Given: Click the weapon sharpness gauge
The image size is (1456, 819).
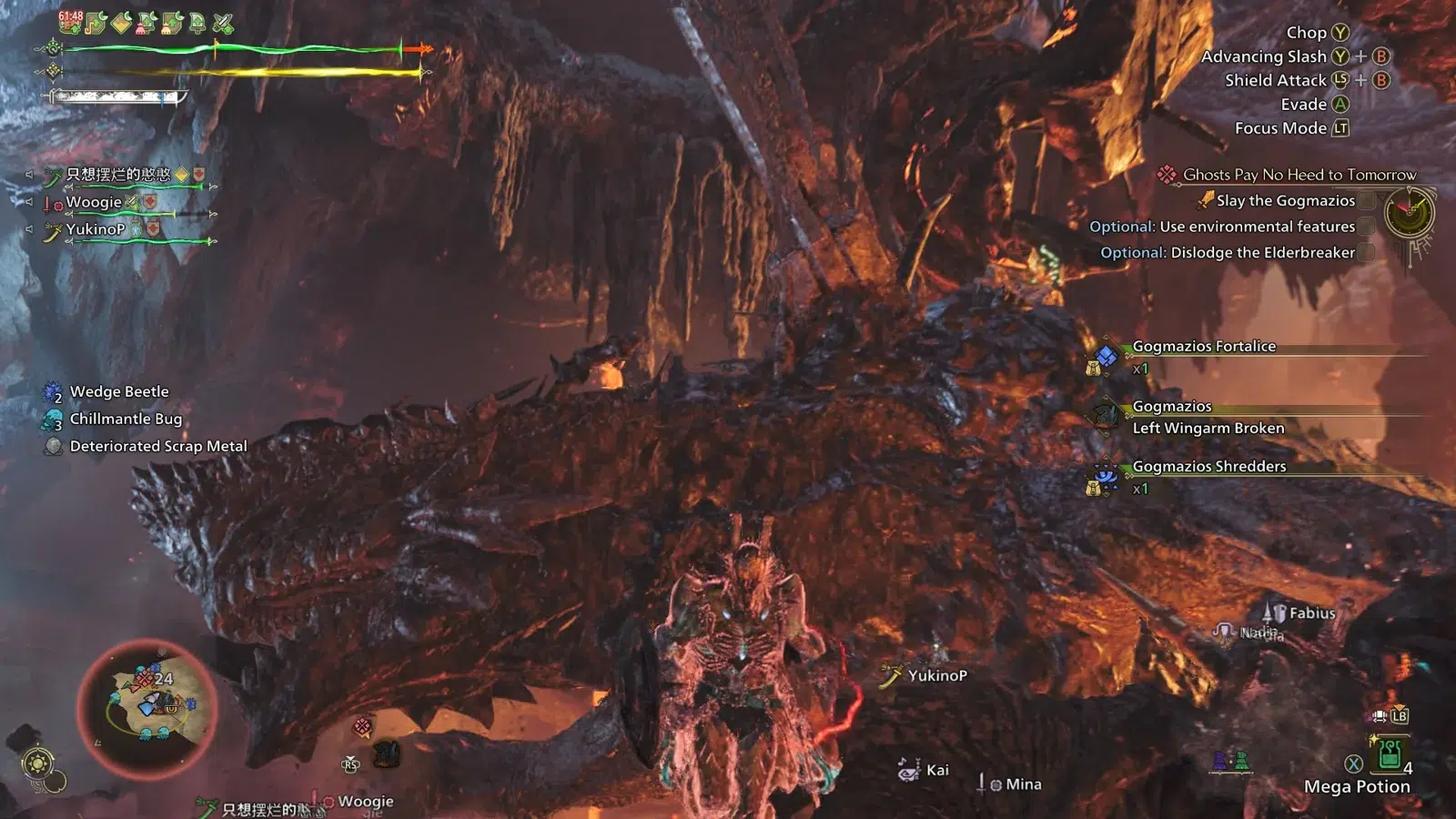Looking at the screenshot, I should click(118, 96).
